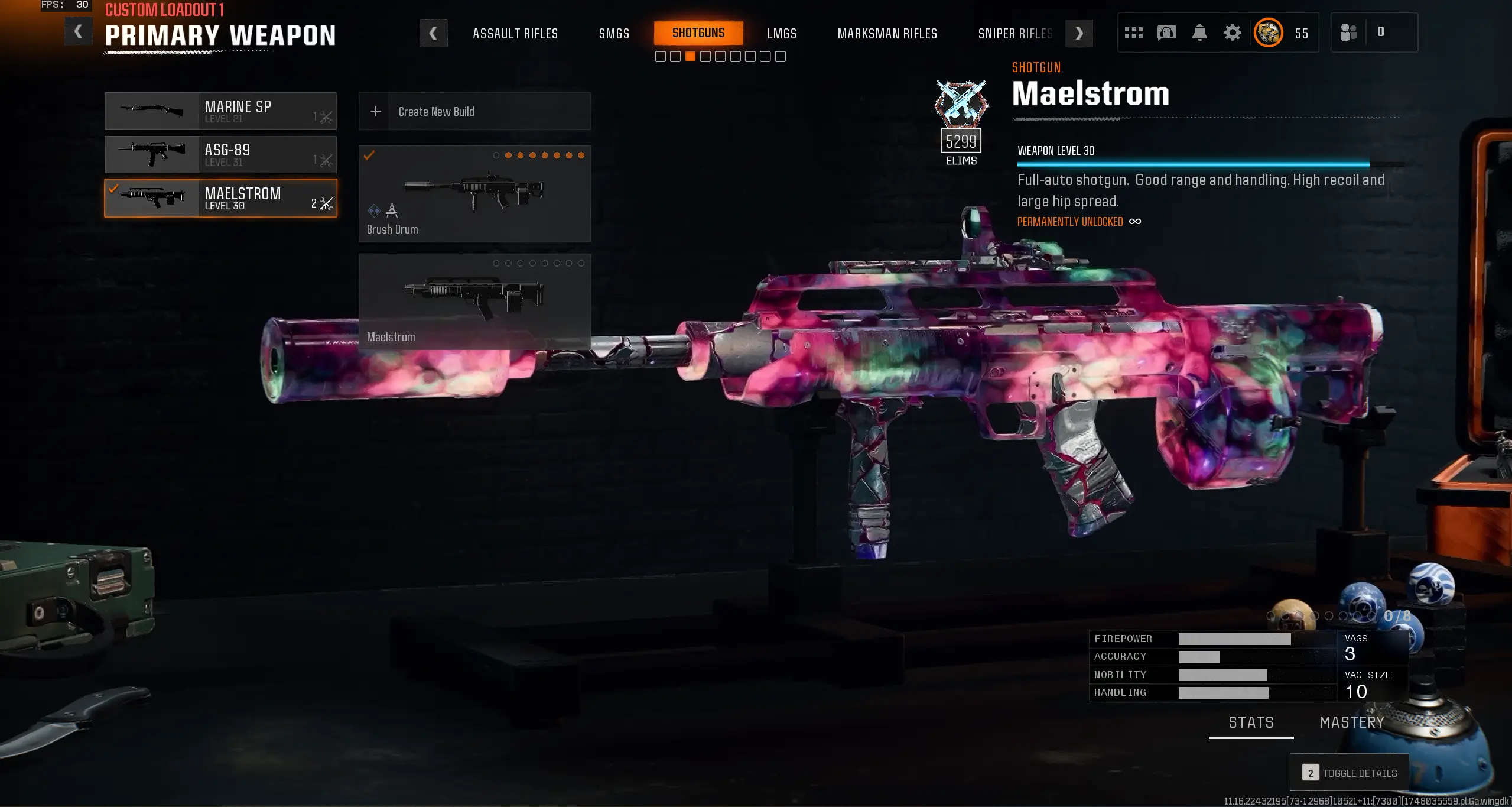The height and width of the screenshot is (807, 1512).
Task: Open the MASTERY tab
Action: (1352, 722)
